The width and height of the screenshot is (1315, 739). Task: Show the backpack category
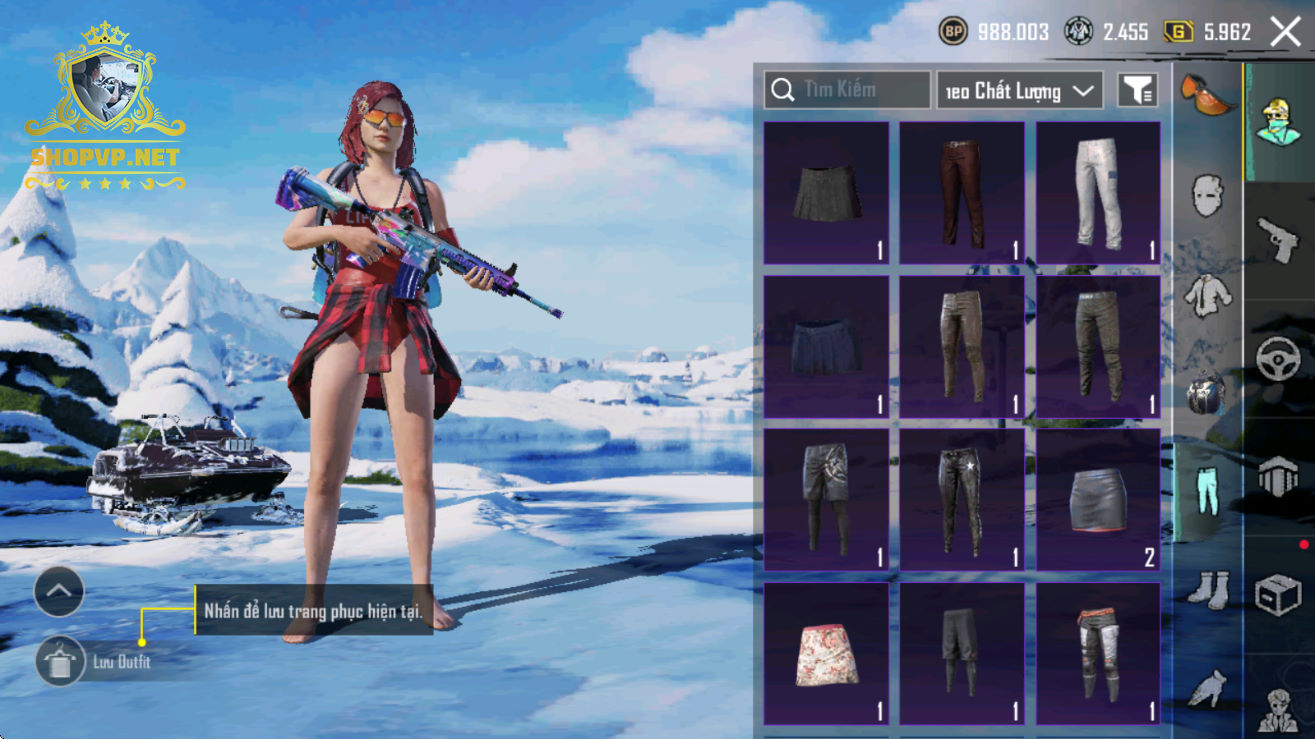click(x=1207, y=392)
